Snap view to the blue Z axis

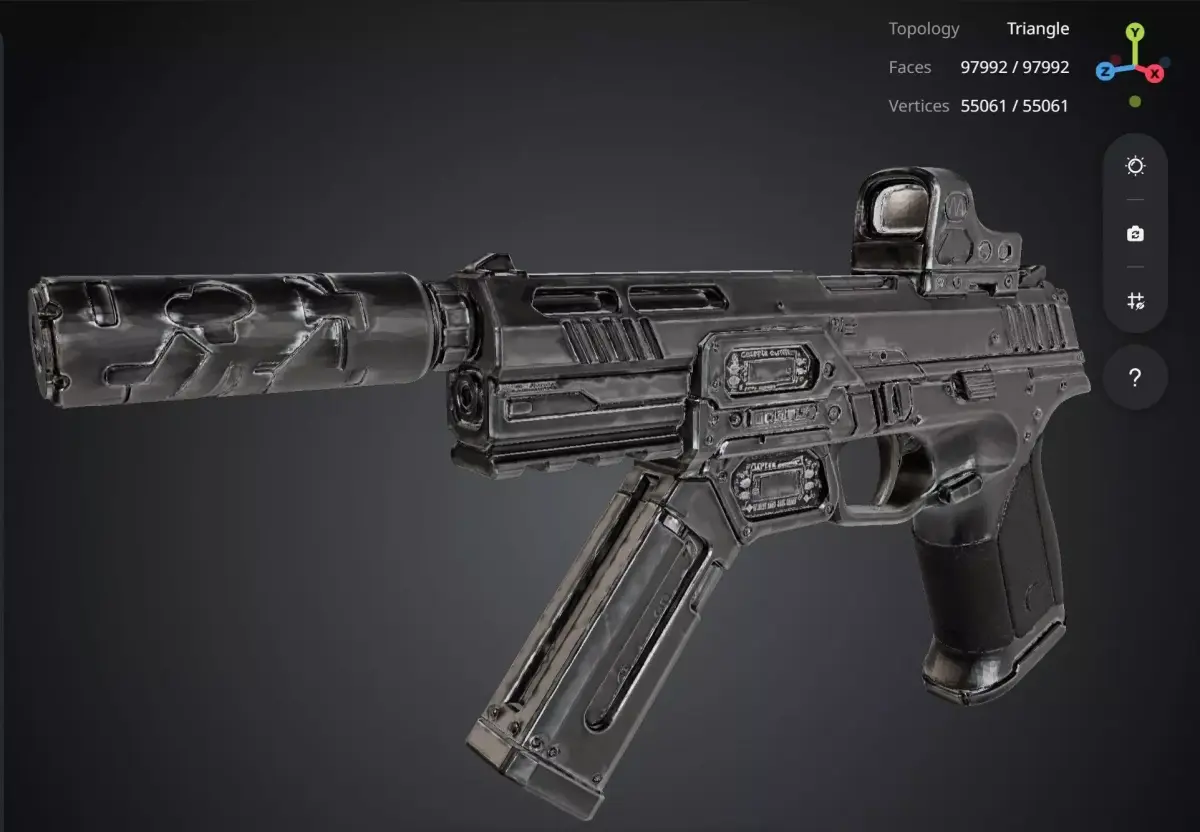(x=1105, y=72)
